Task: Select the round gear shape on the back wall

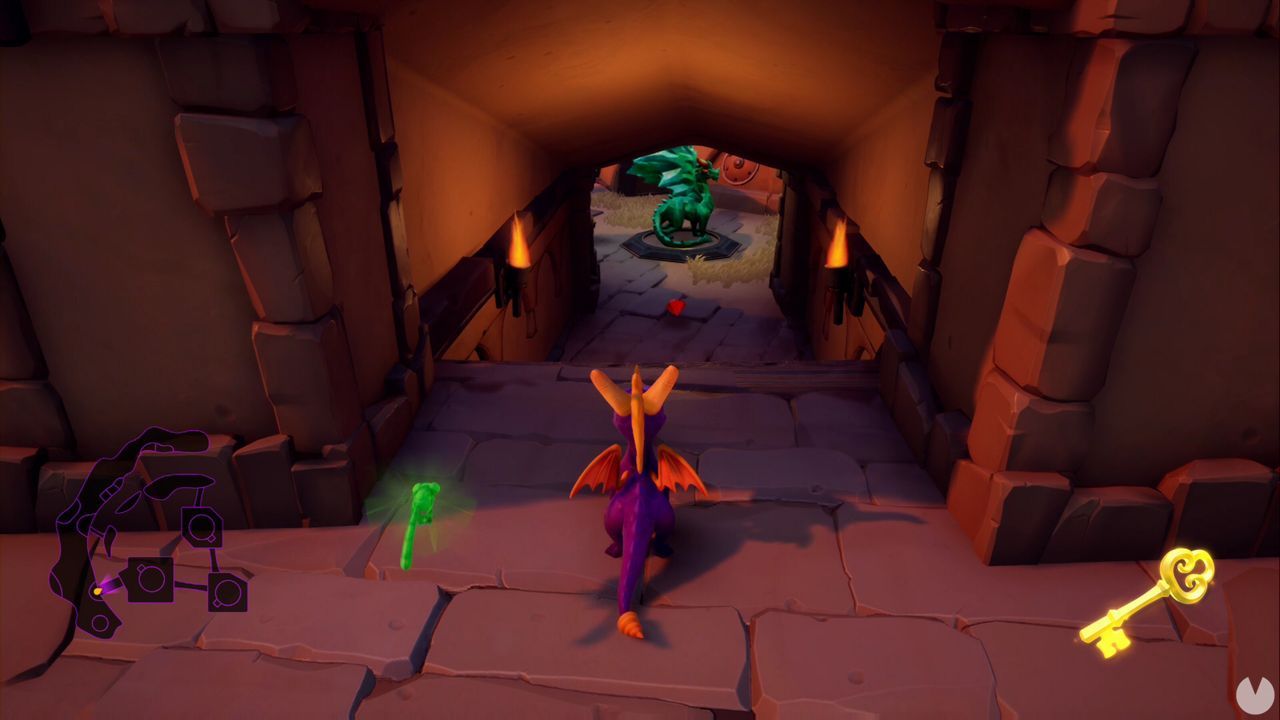Action: point(739,169)
